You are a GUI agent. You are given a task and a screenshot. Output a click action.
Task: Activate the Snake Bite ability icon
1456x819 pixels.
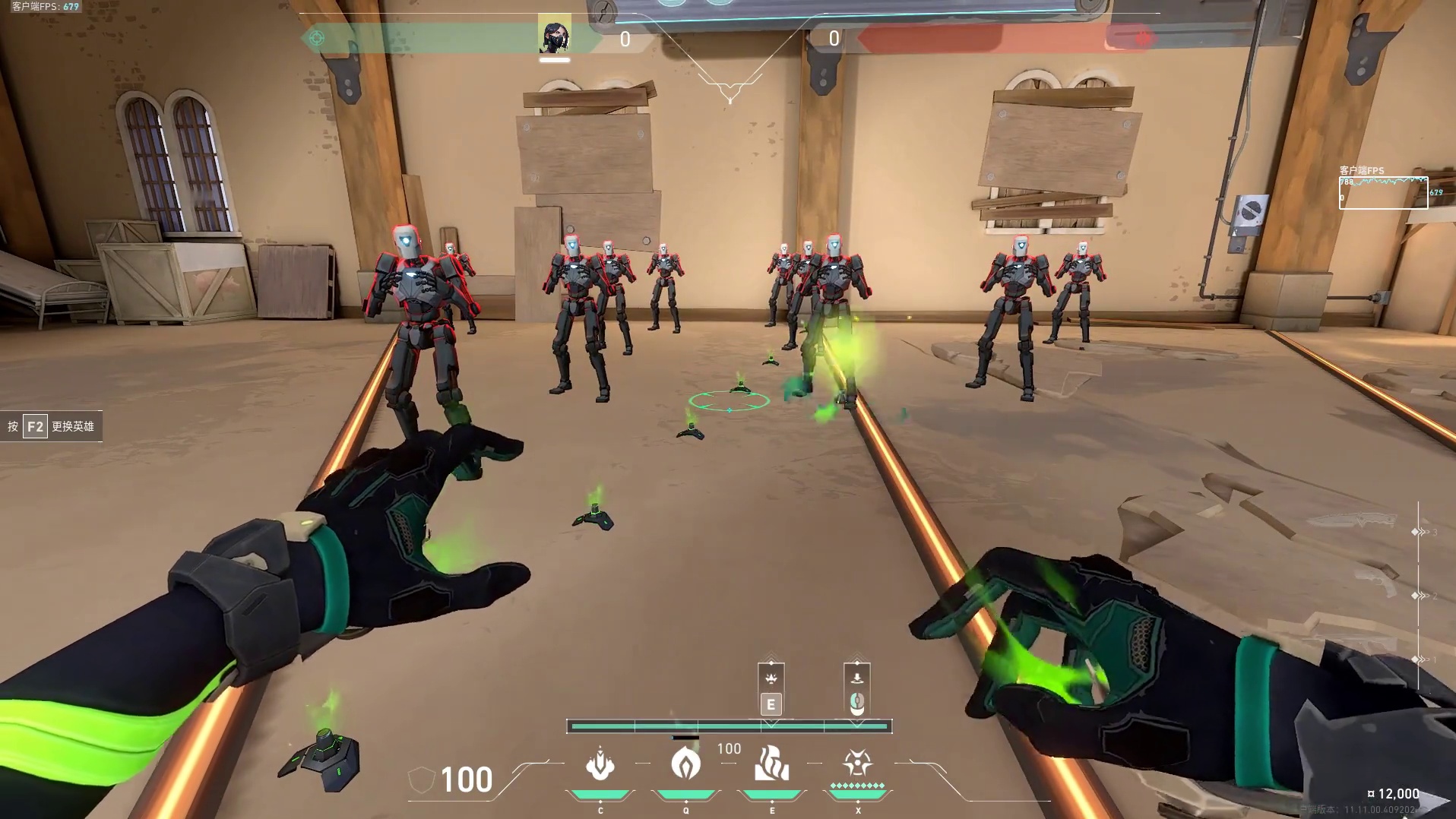[600, 764]
